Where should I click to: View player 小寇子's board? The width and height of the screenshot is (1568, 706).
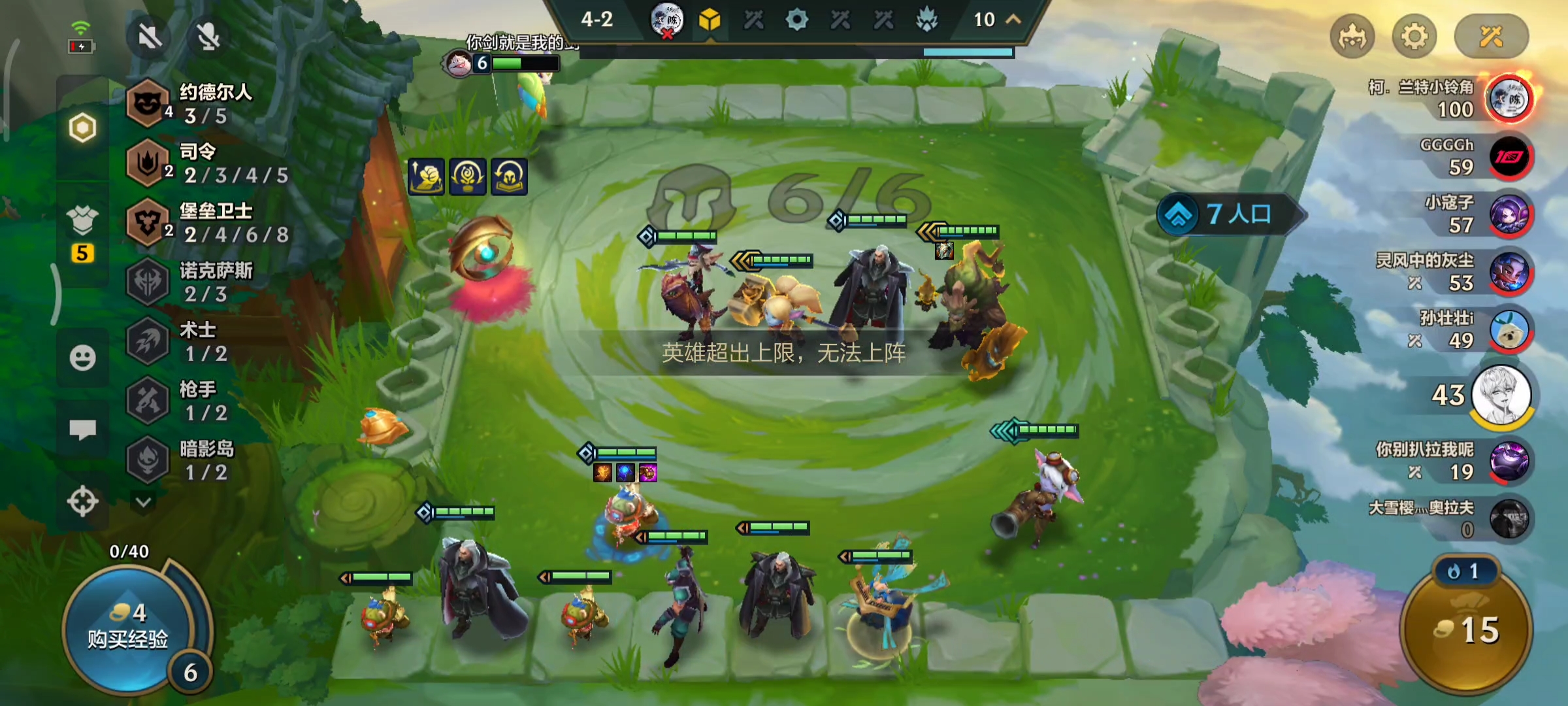(1508, 214)
